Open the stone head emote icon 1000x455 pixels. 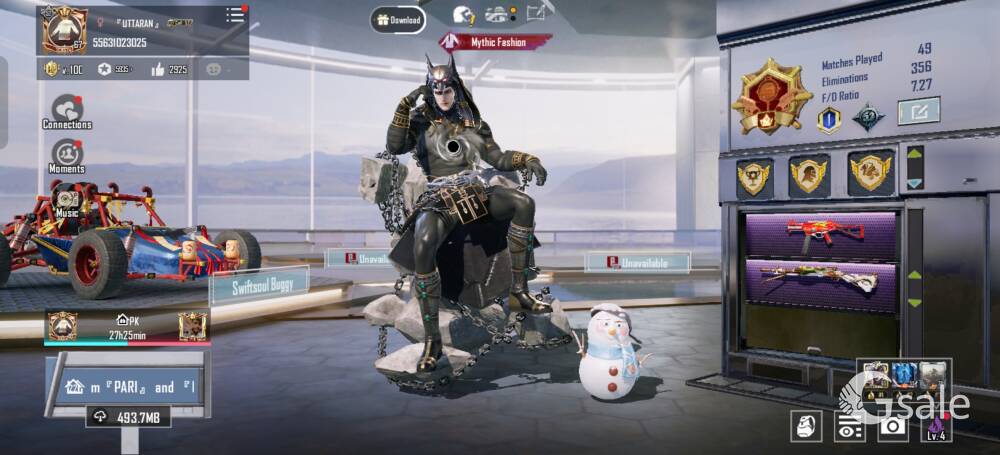tap(806, 425)
